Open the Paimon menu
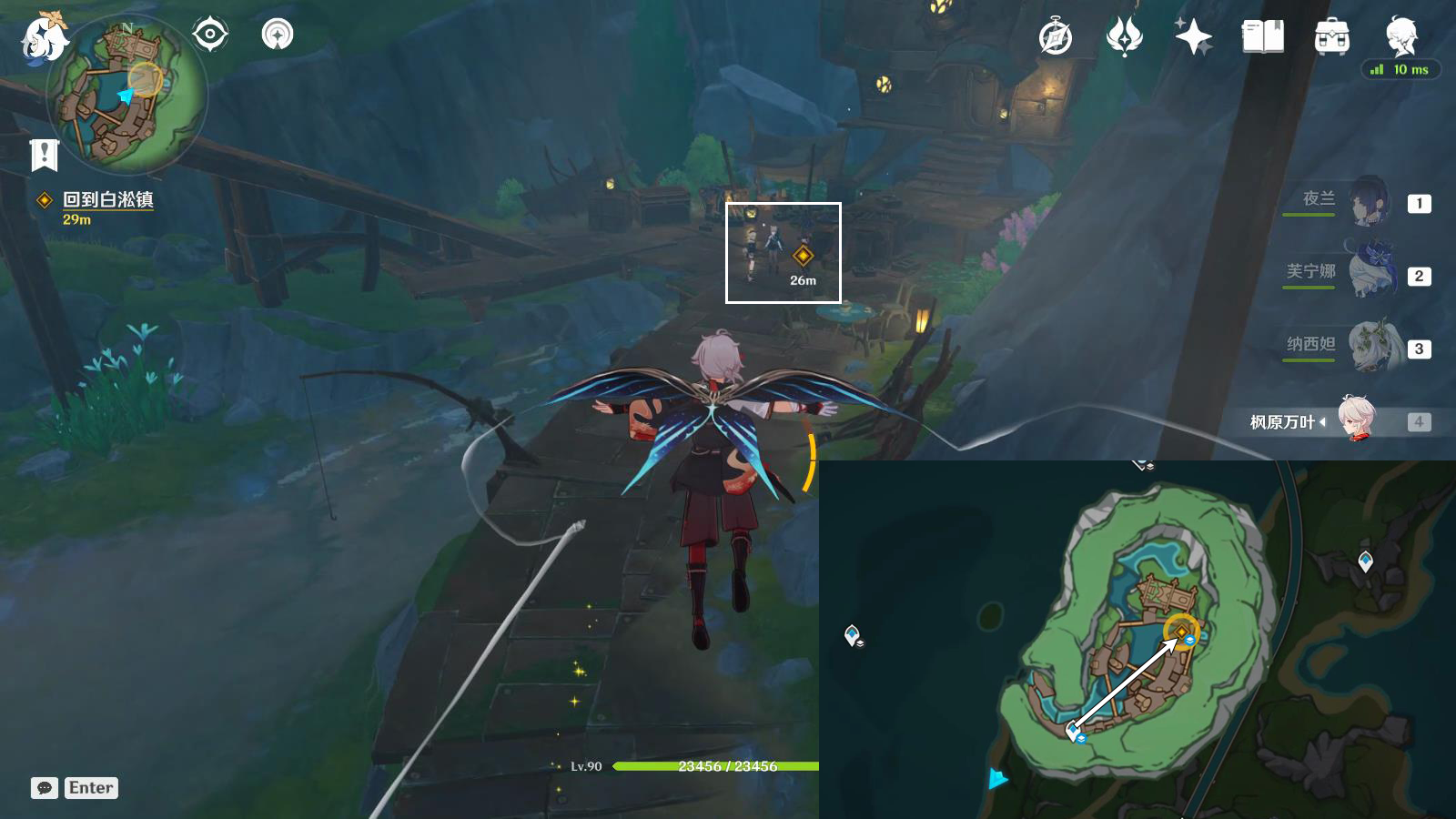Viewport: 1456px width, 819px height. (x=44, y=38)
